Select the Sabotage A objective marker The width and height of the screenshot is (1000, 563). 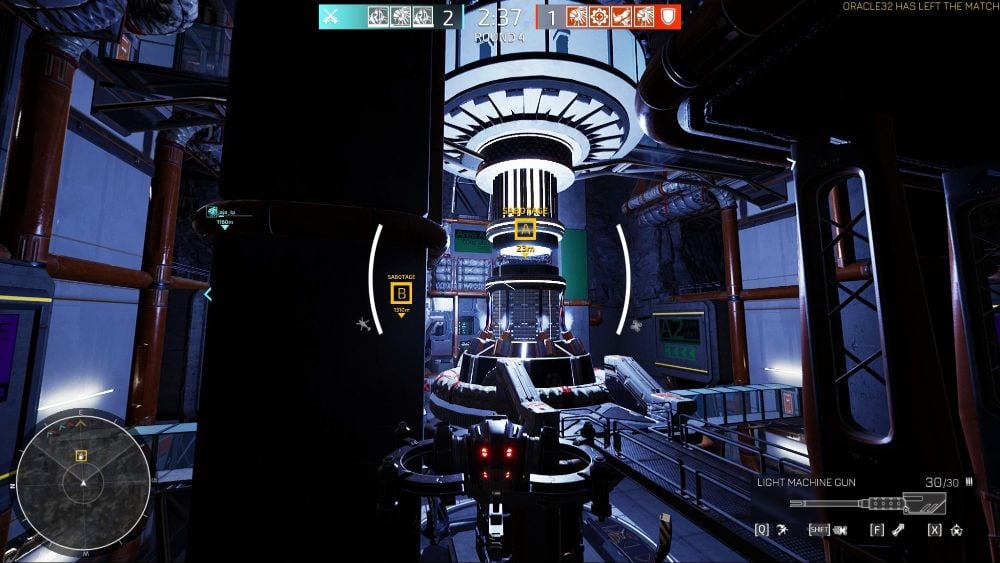point(525,230)
